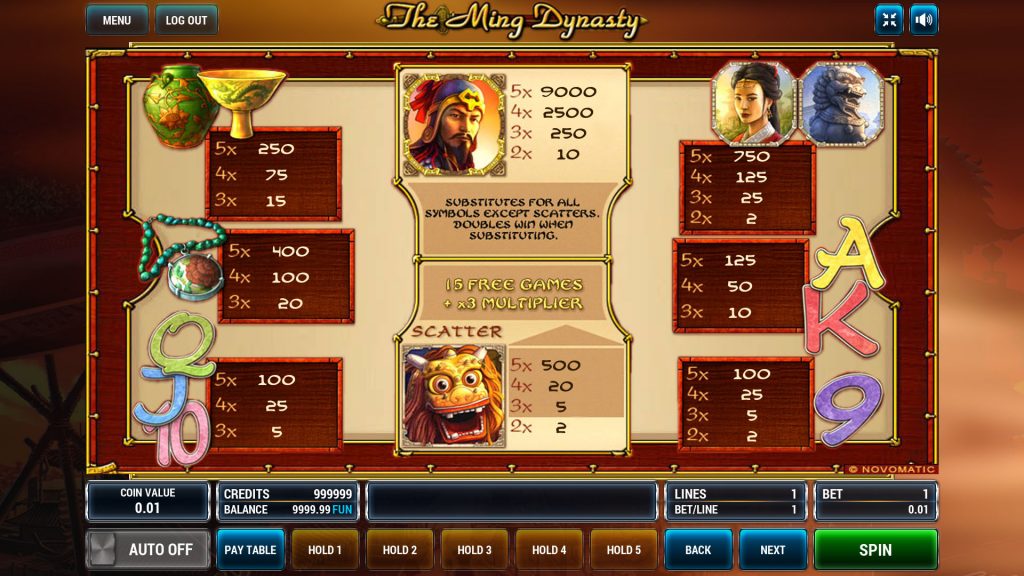1024x576 pixels.
Task: Open the MENU button
Action: click(117, 20)
